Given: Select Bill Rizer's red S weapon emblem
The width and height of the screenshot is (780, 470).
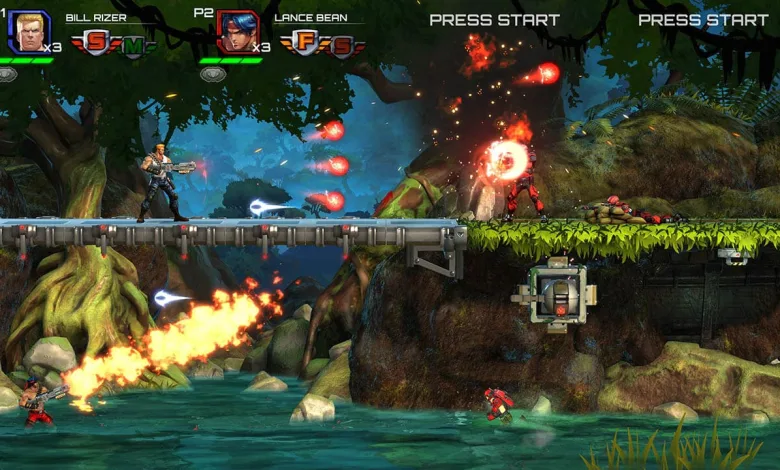Looking at the screenshot, I should point(97,43).
